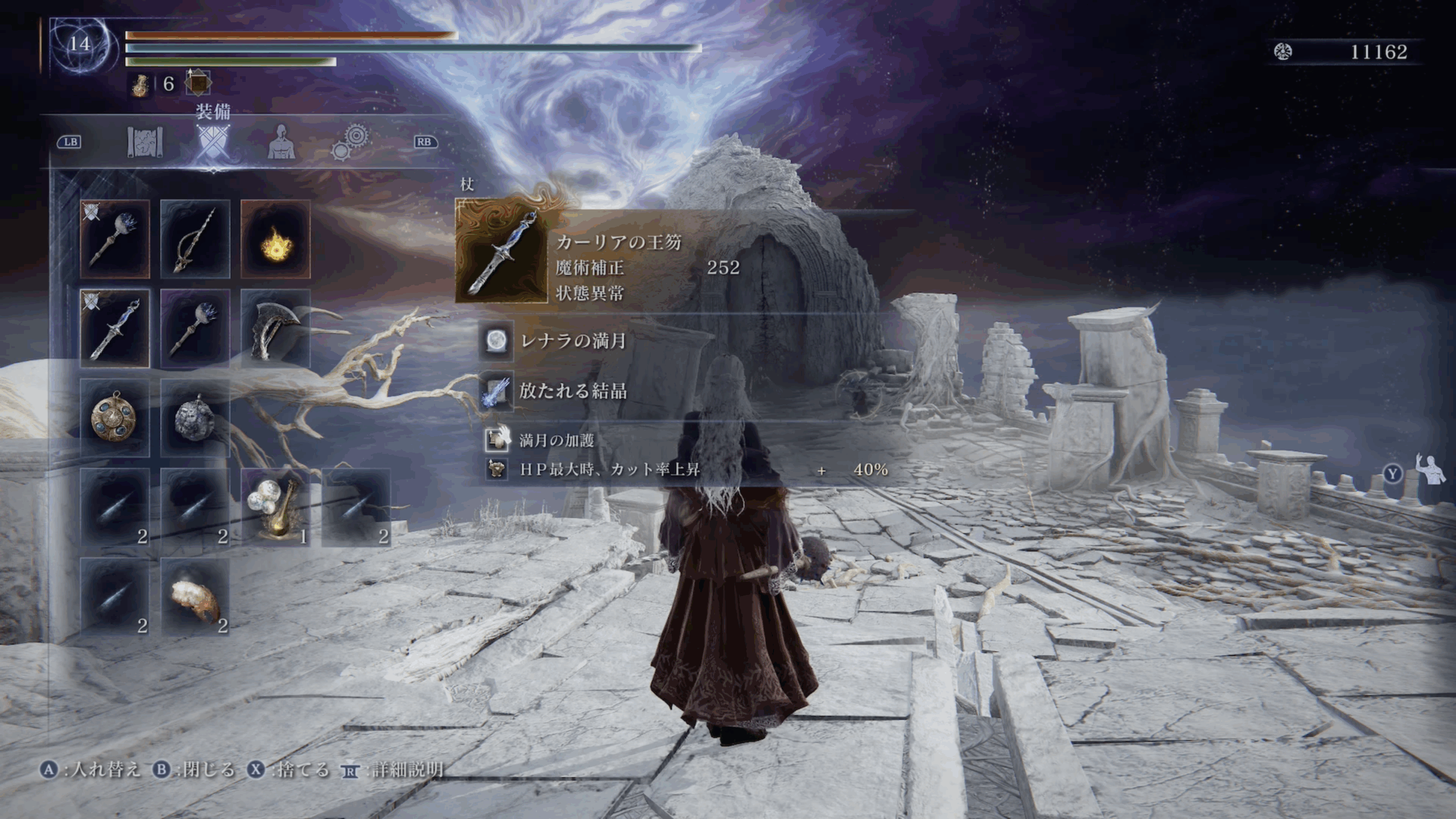Open the character body silhouette tab
This screenshot has height=819, width=1456.
tap(281, 142)
